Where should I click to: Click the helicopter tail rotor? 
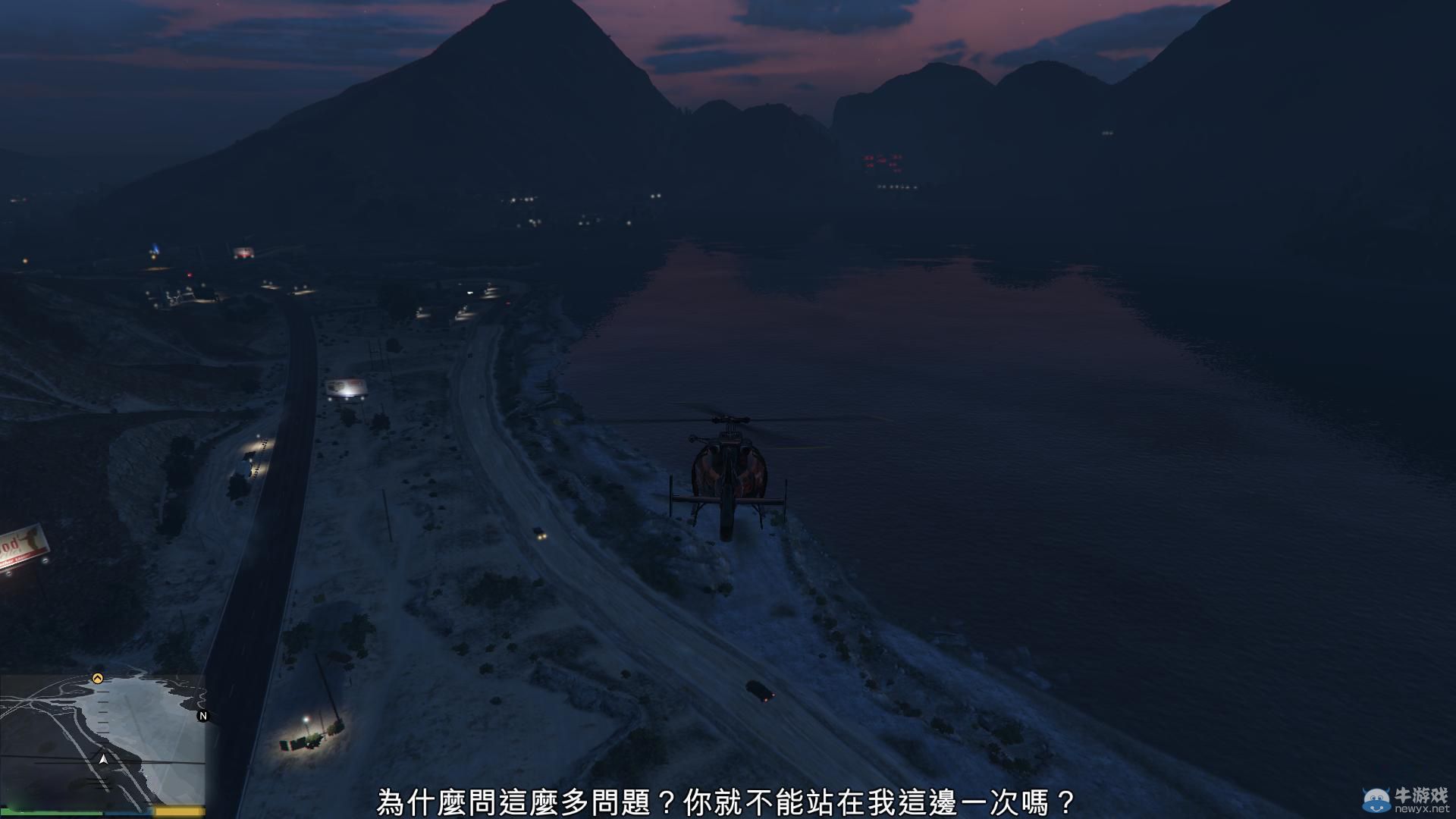coord(692,439)
